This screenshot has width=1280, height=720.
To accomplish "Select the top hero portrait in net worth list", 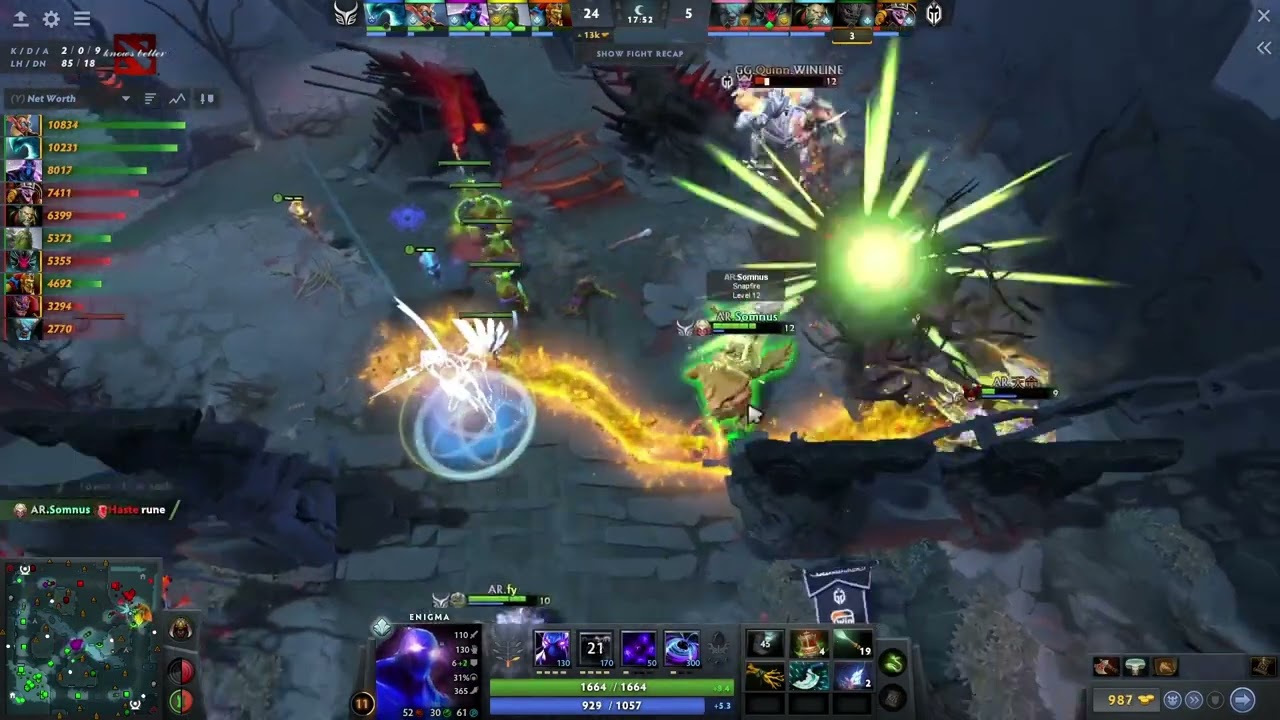I will pos(20,125).
